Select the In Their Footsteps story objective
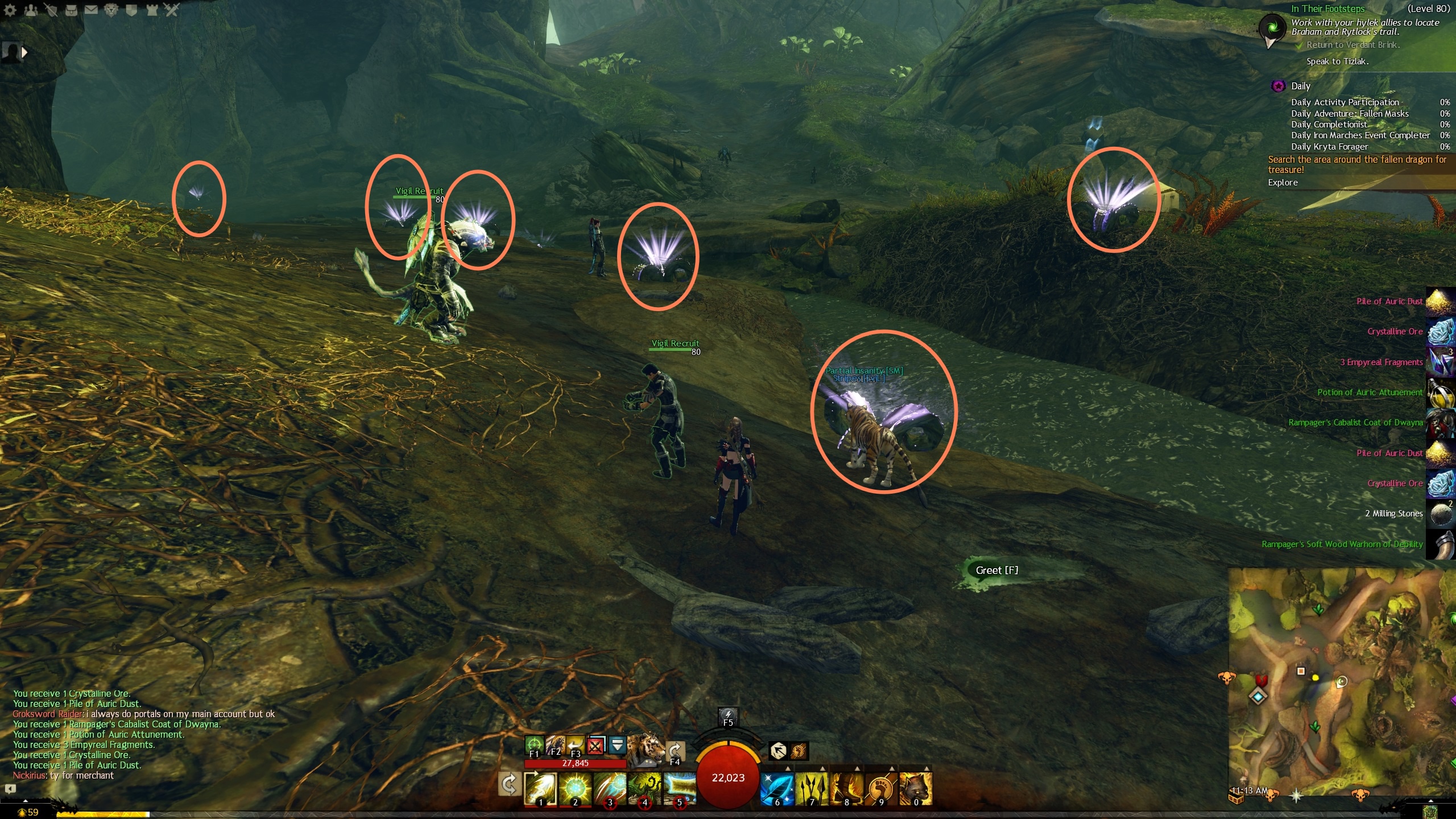 point(1327,9)
